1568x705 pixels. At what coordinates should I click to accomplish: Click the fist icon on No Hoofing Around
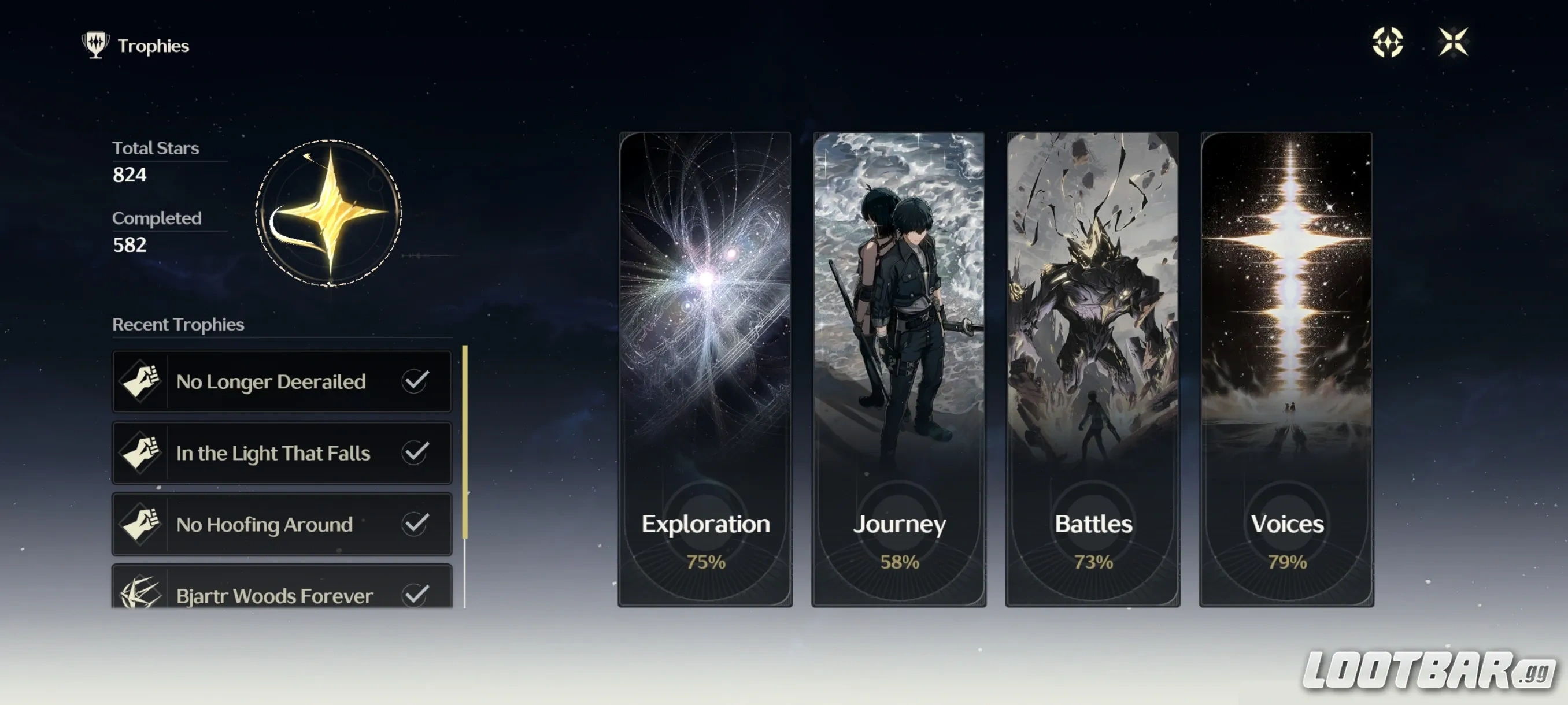pyautogui.click(x=141, y=524)
